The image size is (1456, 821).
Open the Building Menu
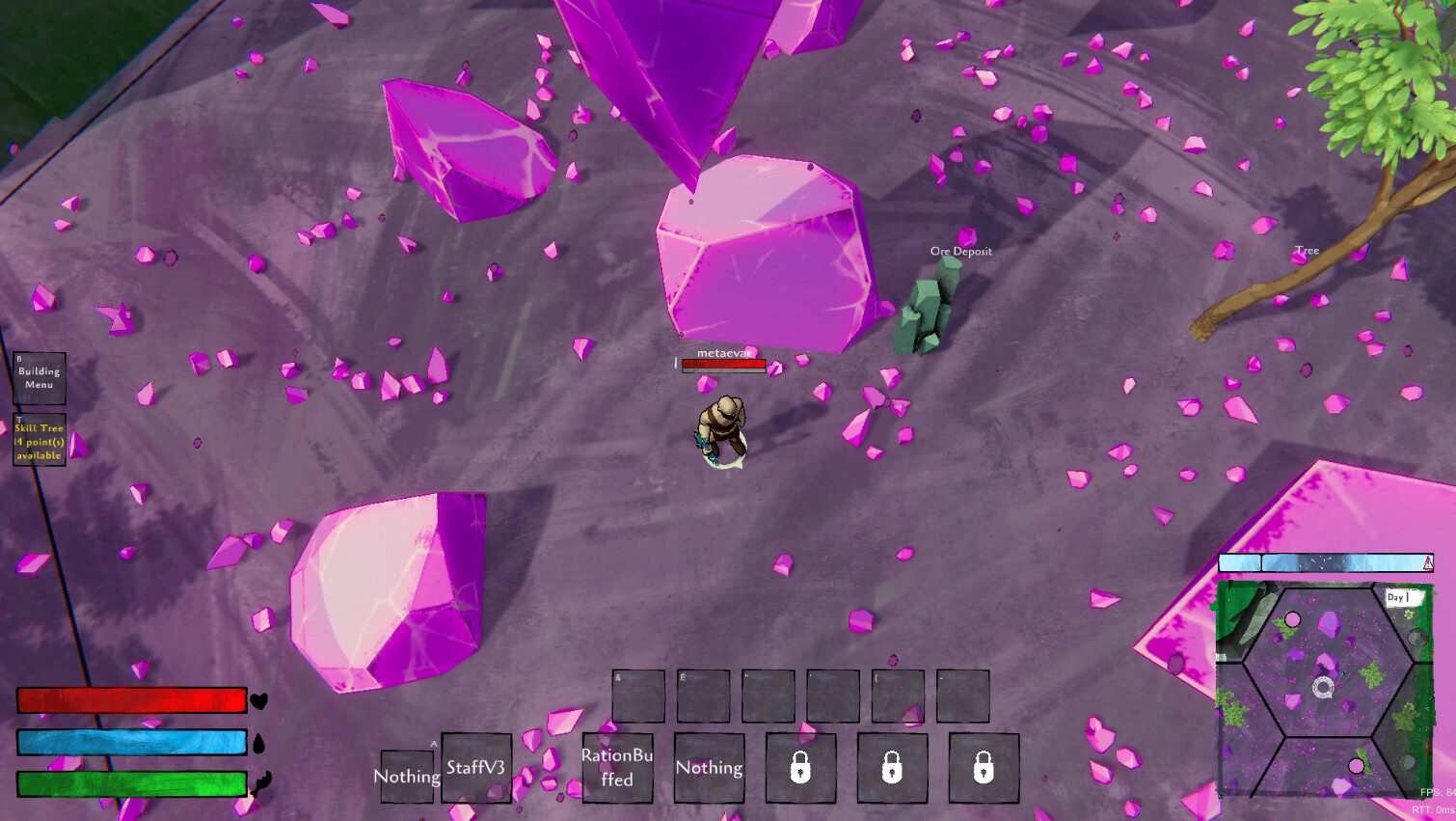(38, 377)
